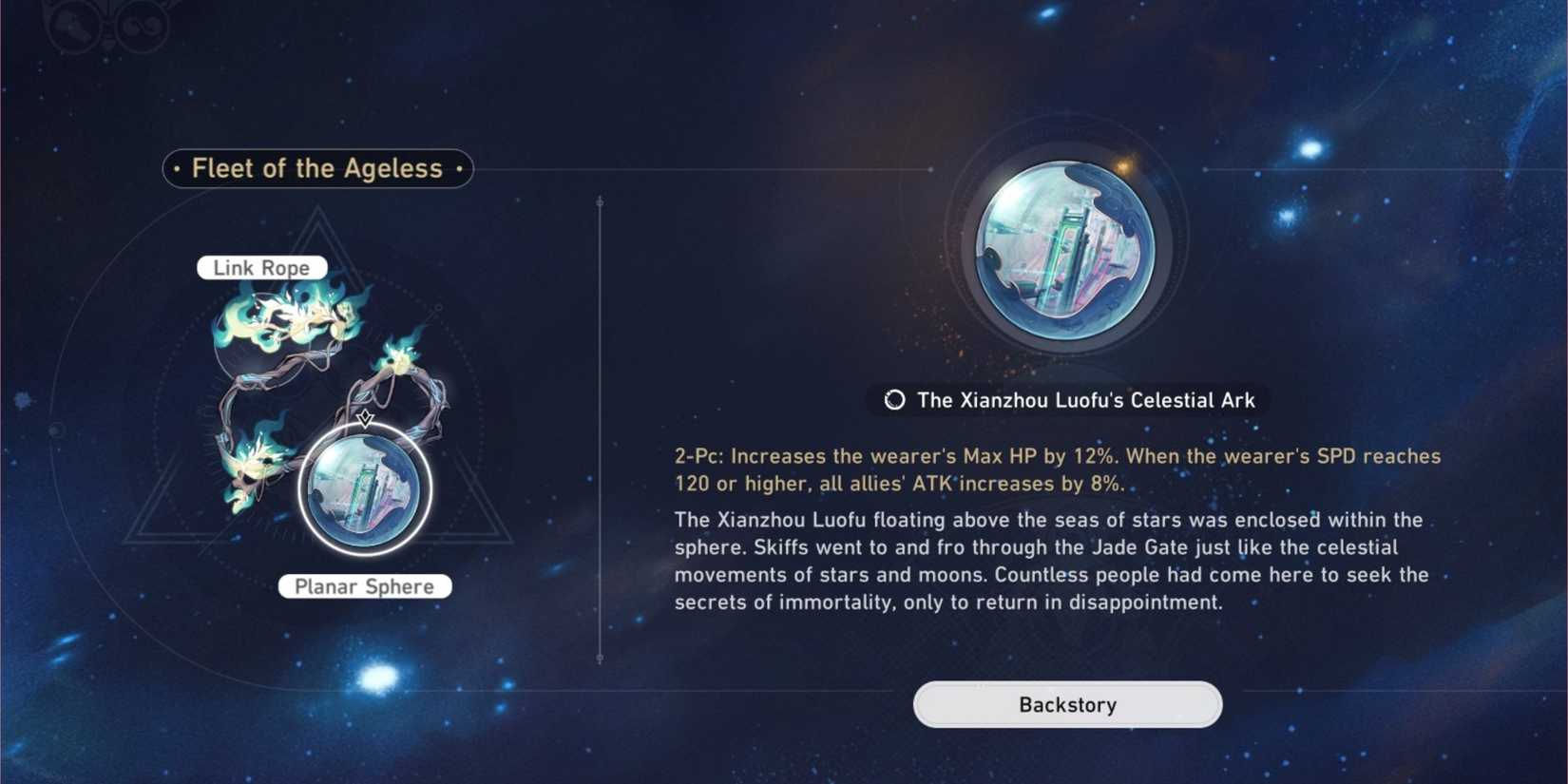
Task: Click the vertical divider line between panels
Action: (x=601, y=428)
